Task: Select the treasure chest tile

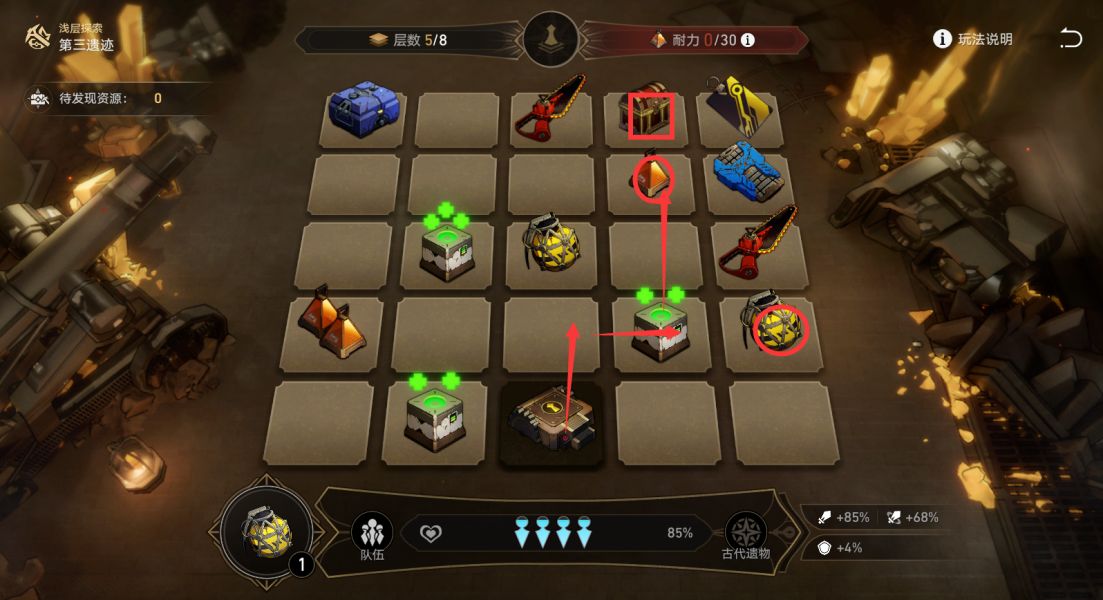Action: [x=650, y=115]
